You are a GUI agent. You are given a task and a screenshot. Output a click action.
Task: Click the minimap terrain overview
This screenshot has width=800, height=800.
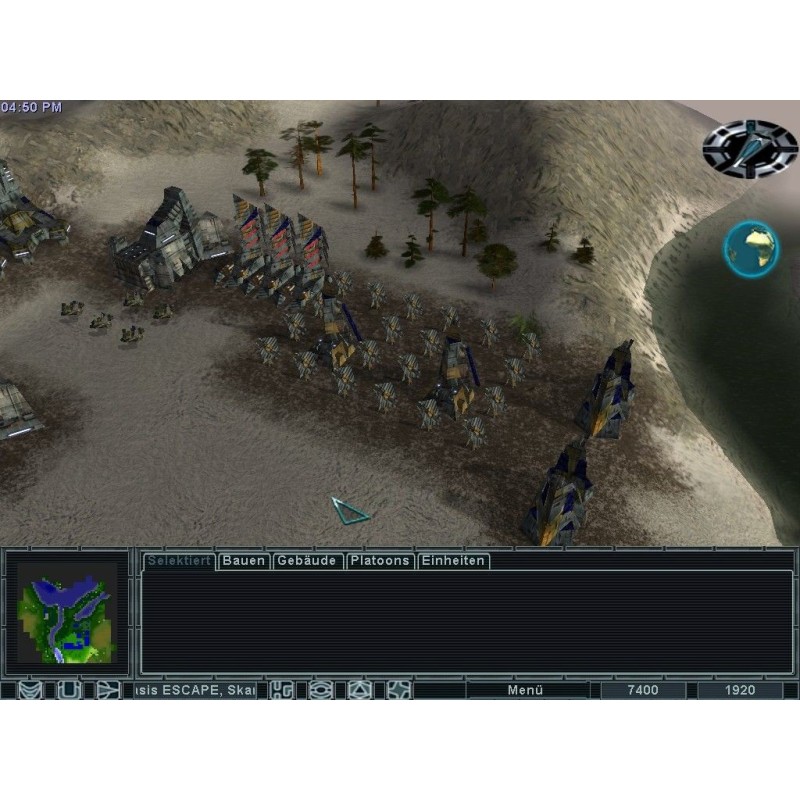[x=67, y=613]
